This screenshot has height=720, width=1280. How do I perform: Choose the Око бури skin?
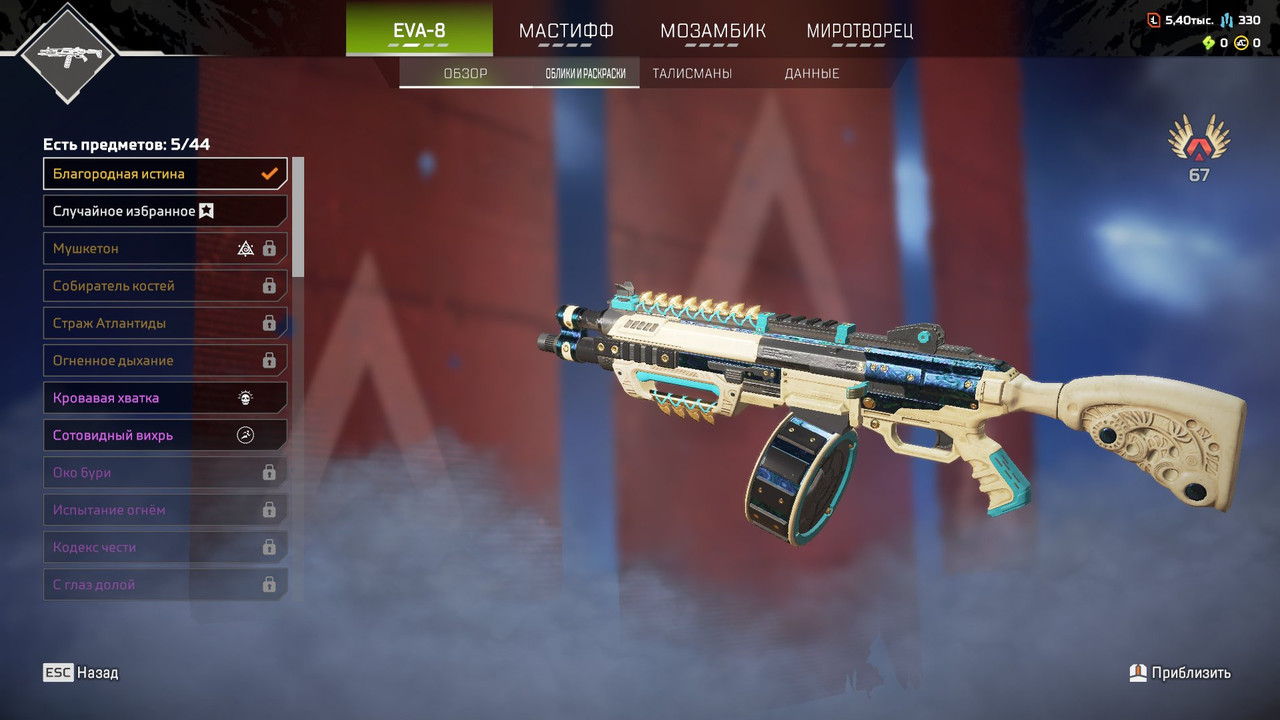click(165, 472)
